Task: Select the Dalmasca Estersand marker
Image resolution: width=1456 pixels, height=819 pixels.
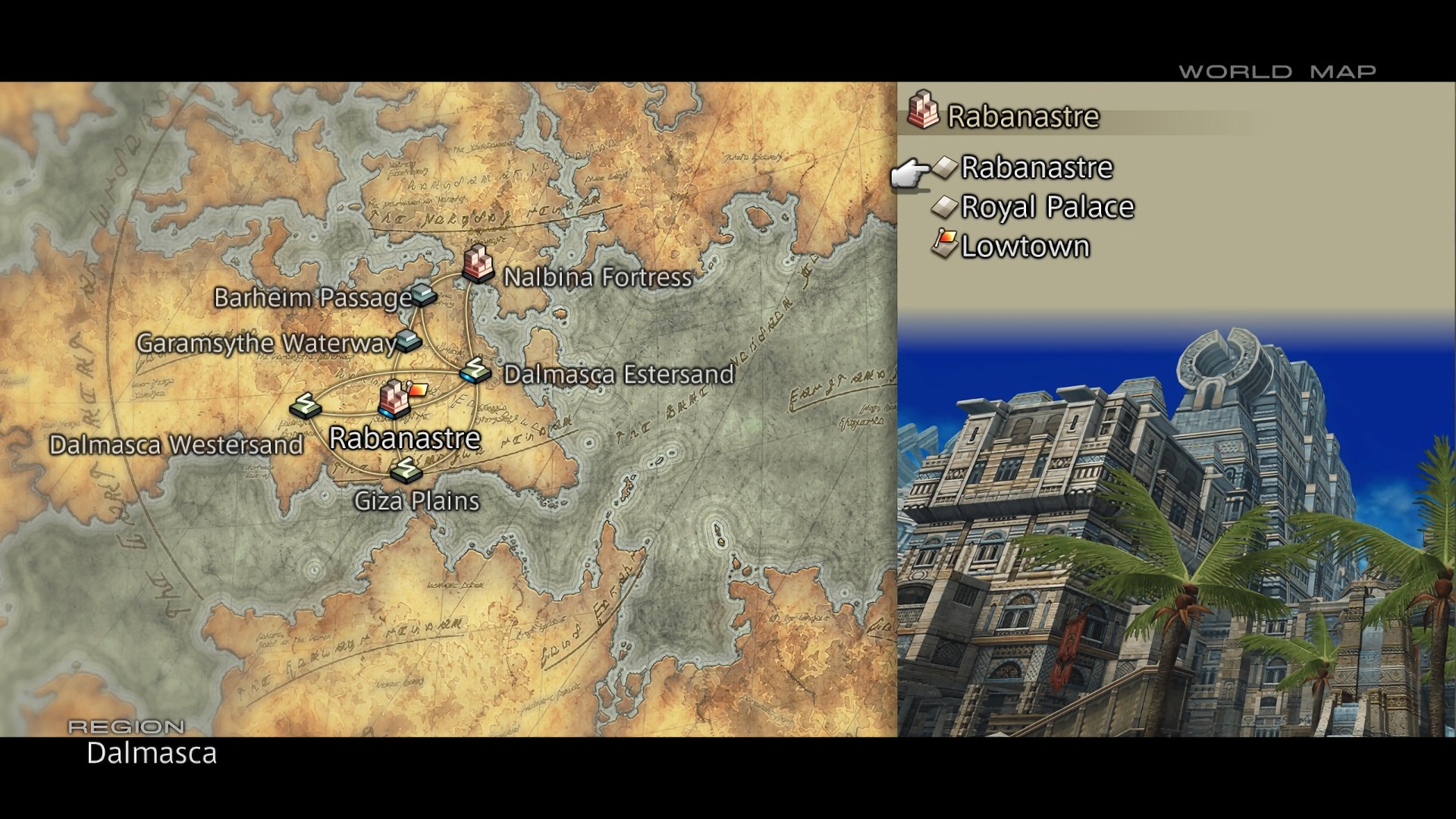Action: pos(475,370)
